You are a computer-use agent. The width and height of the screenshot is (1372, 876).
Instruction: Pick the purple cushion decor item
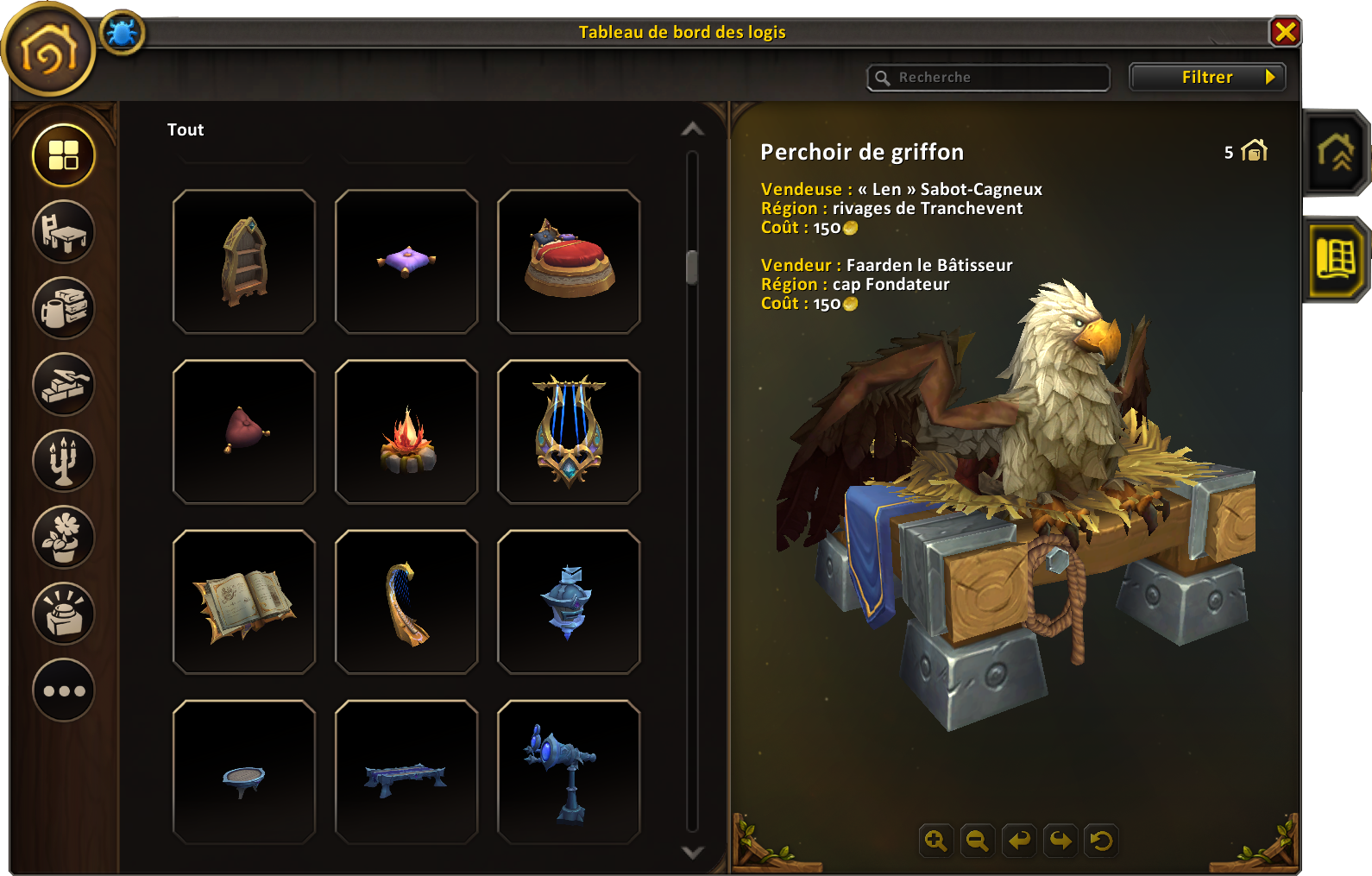pyautogui.click(x=406, y=262)
